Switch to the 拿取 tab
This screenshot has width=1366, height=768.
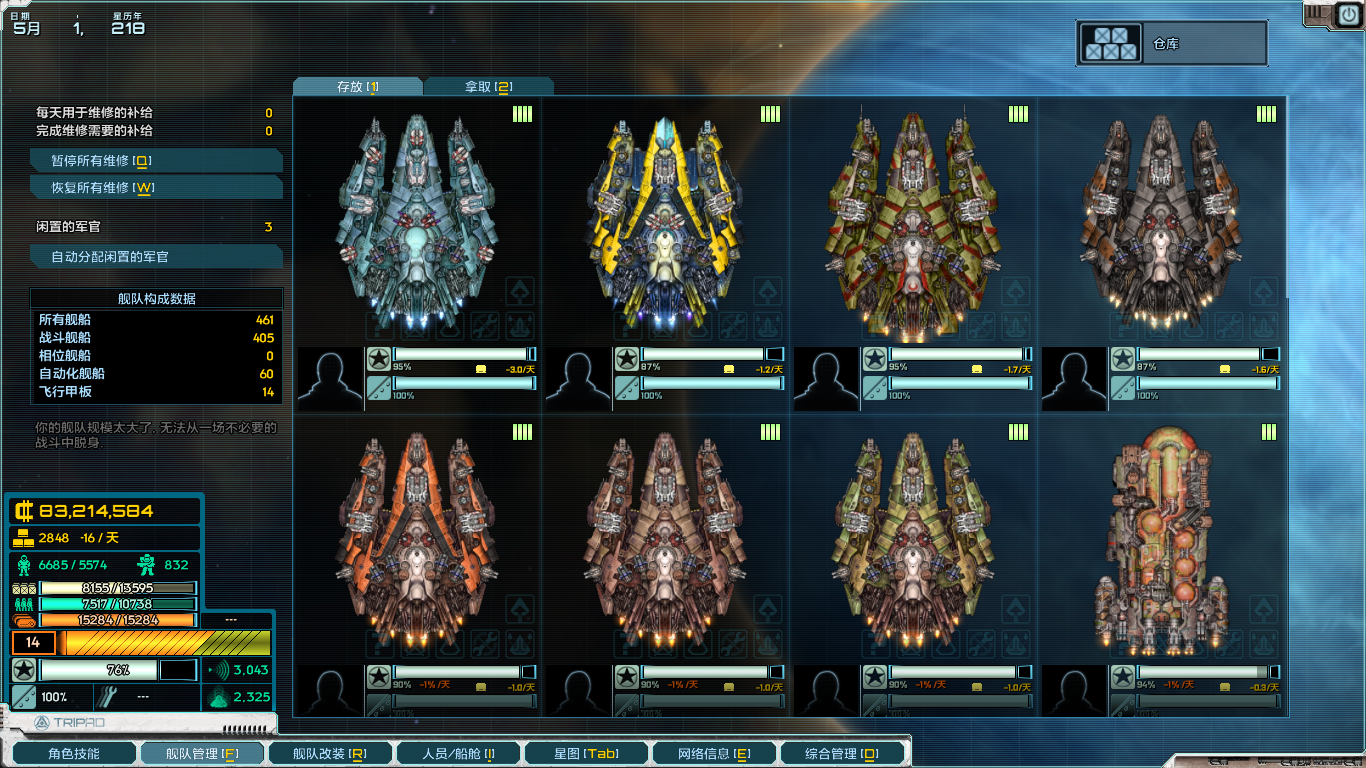coord(488,87)
